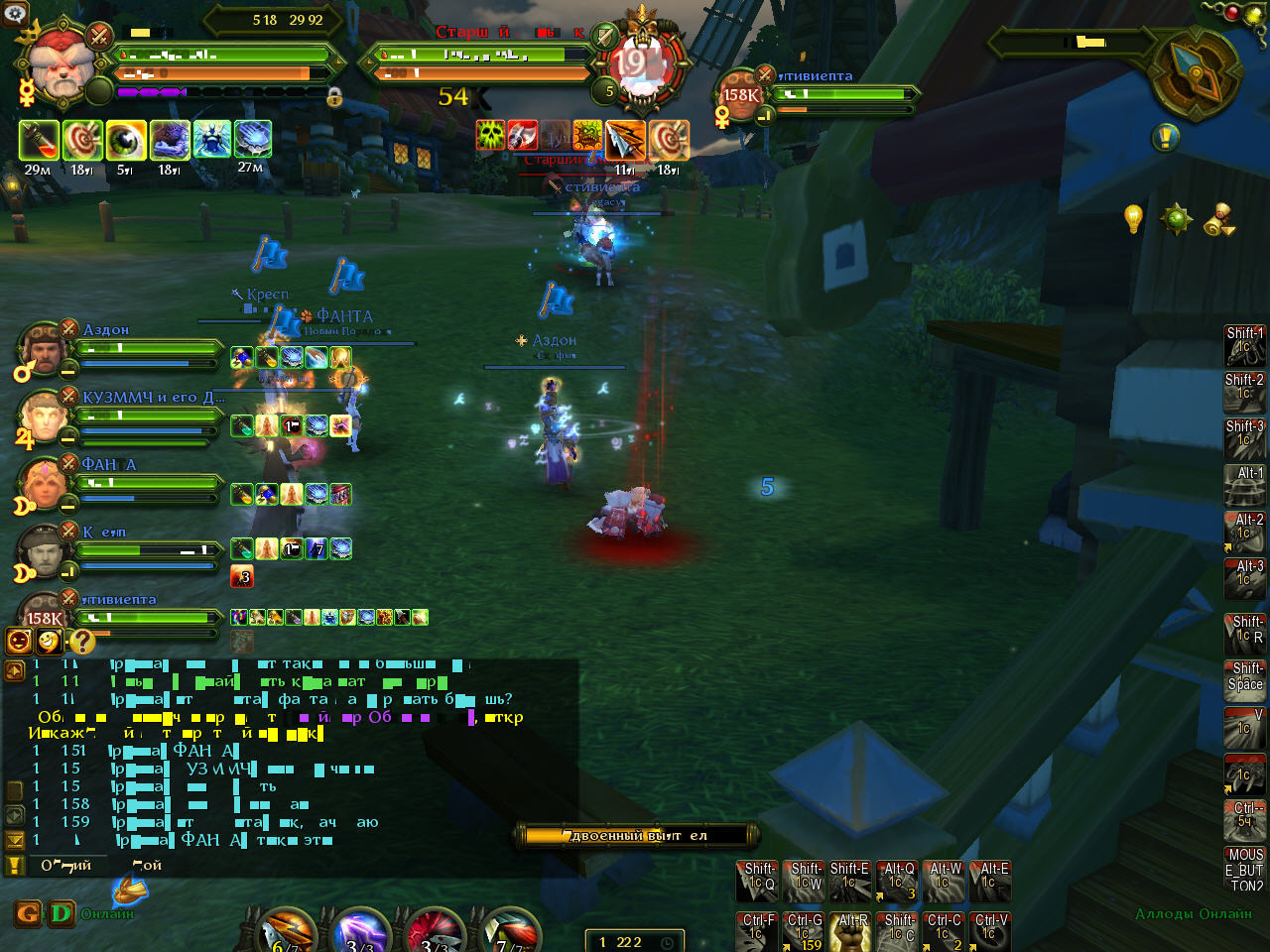Open the G guild button
The image size is (1270, 952).
[27, 913]
